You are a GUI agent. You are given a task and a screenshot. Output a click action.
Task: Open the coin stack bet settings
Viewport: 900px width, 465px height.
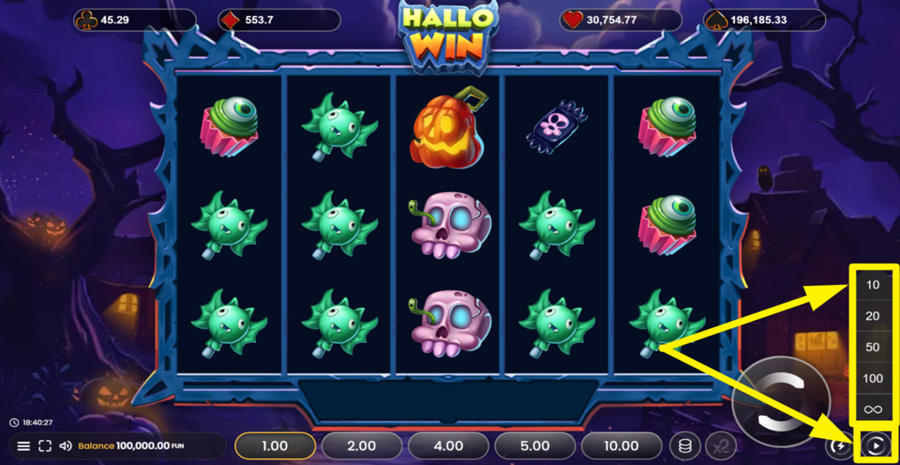tap(685, 446)
